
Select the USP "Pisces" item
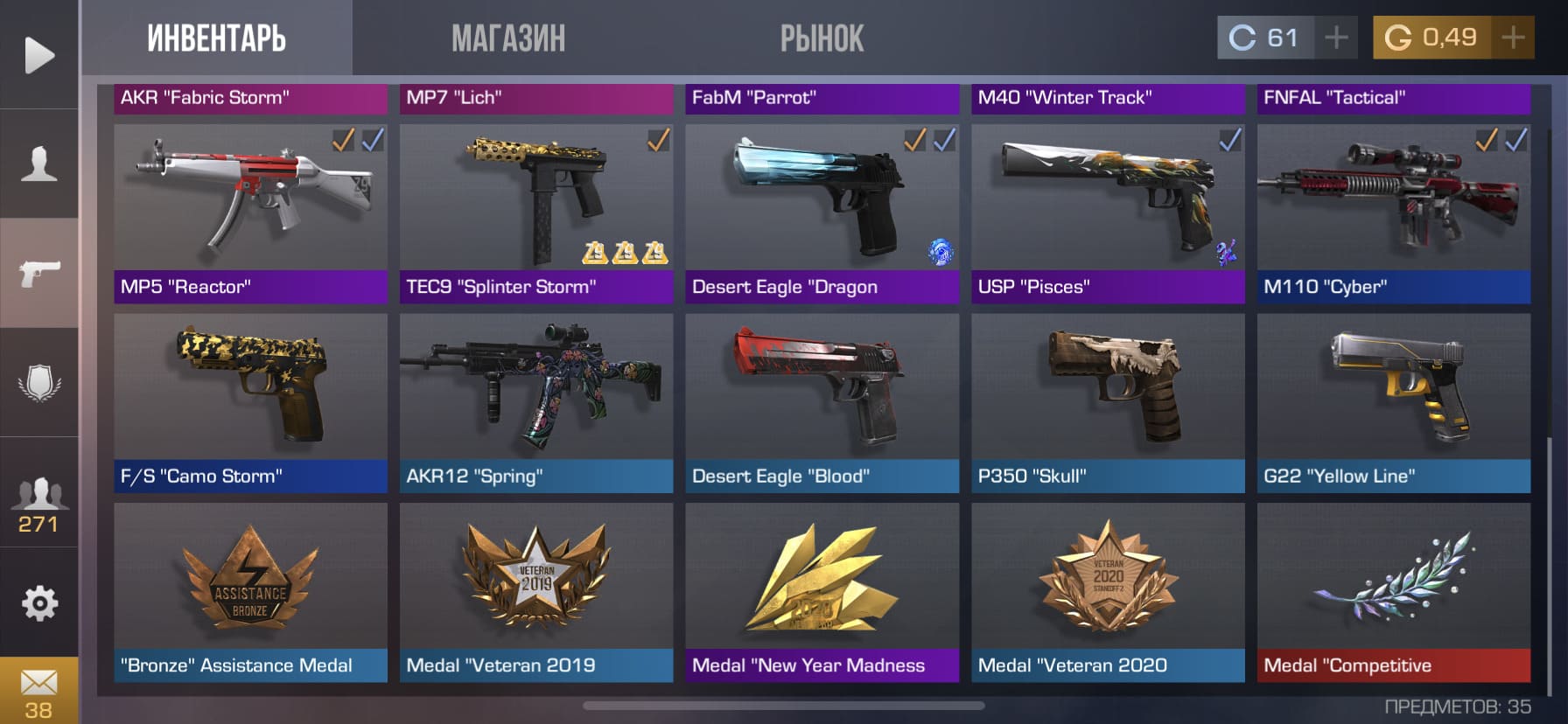coord(1108,213)
